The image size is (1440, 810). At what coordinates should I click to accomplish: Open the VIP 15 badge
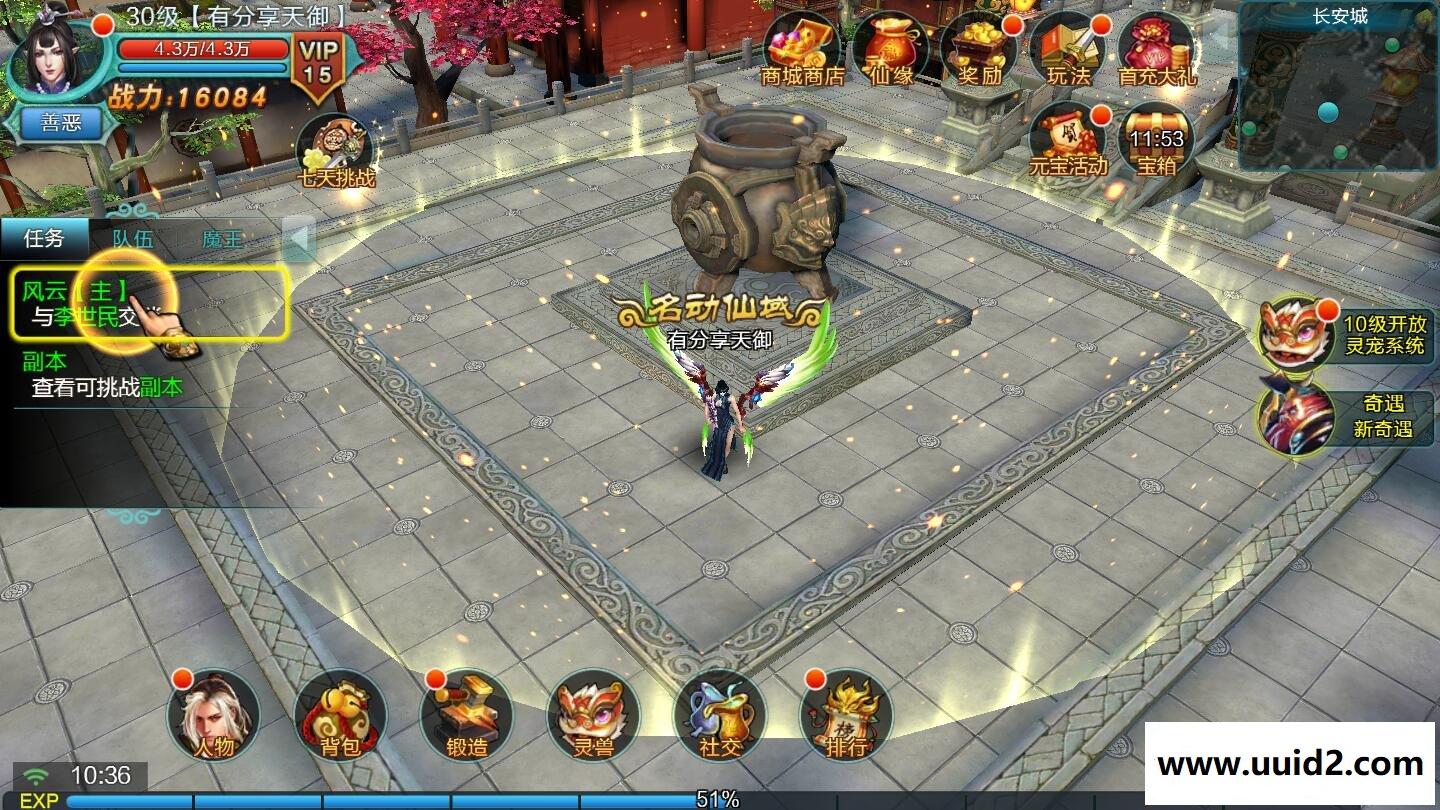(317, 64)
